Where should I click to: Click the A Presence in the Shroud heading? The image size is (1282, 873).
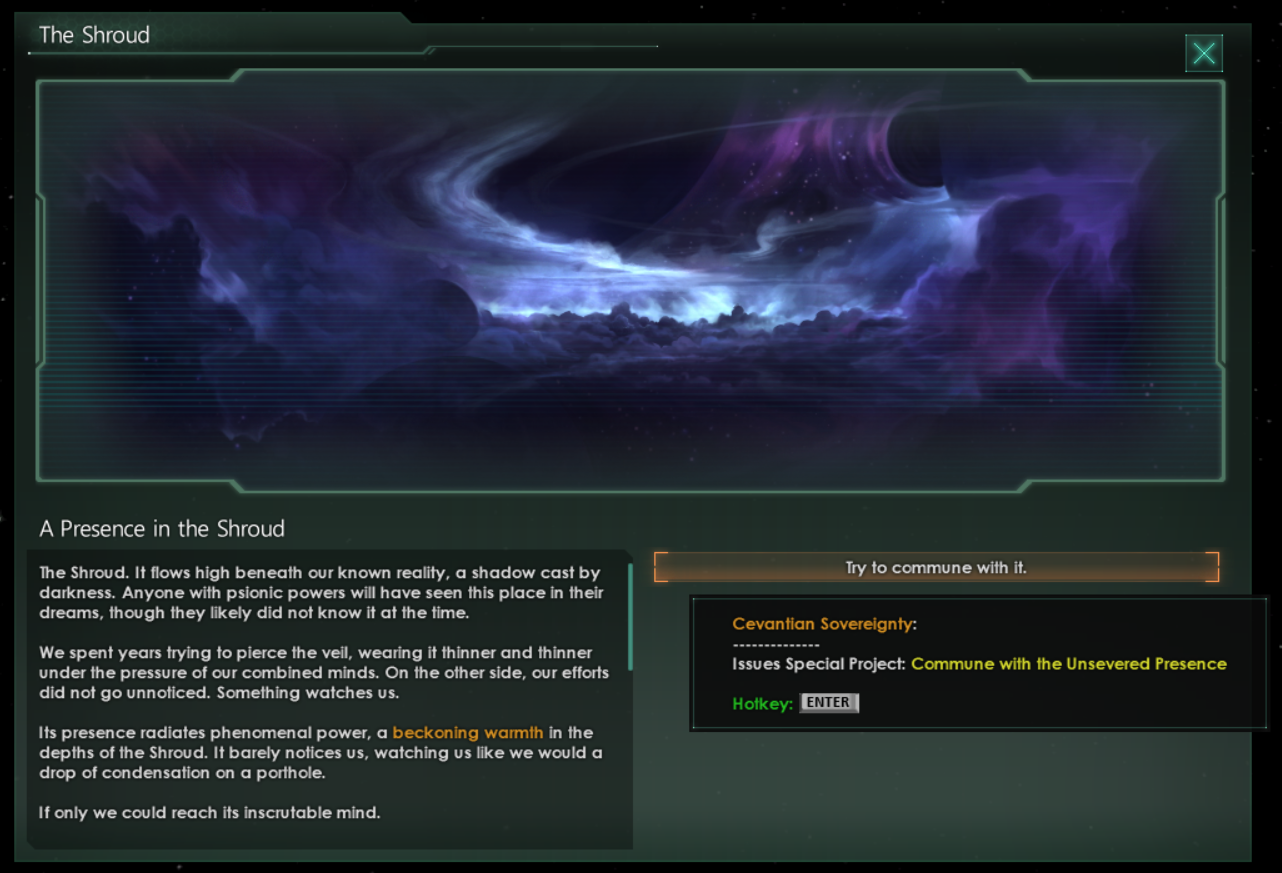click(162, 529)
